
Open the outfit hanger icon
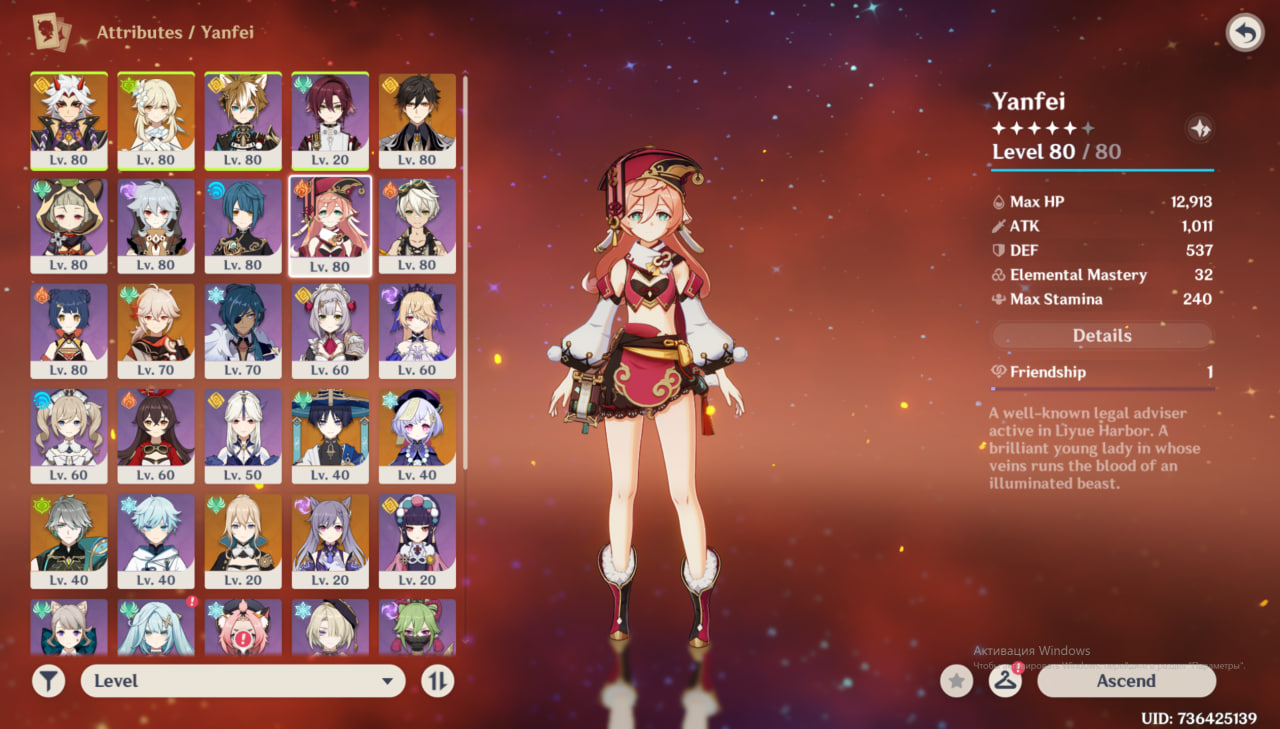(x=1005, y=681)
